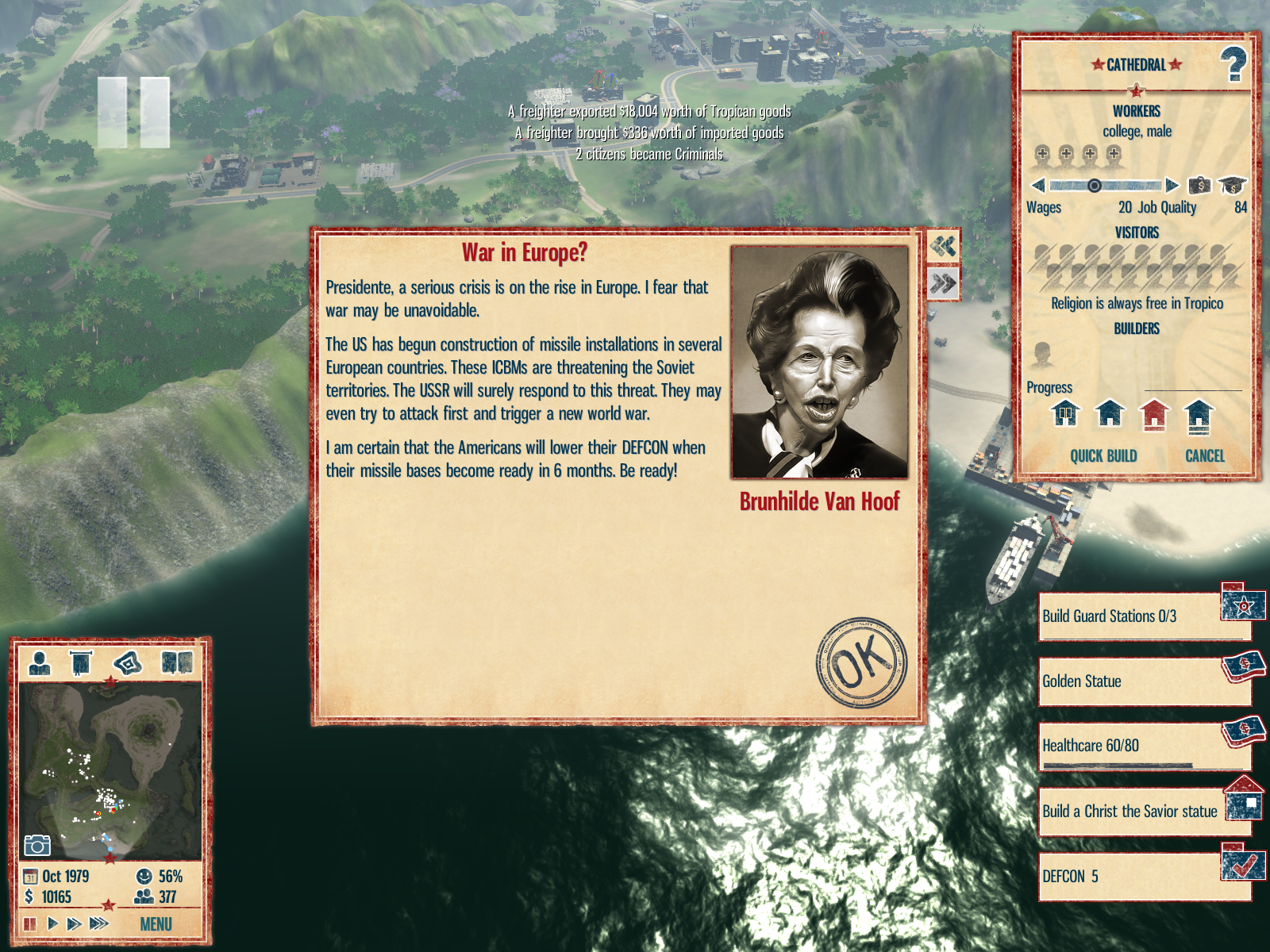Increase cathedral wages with the right arrow
Viewport: 1270px width, 952px height.
(x=1172, y=186)
